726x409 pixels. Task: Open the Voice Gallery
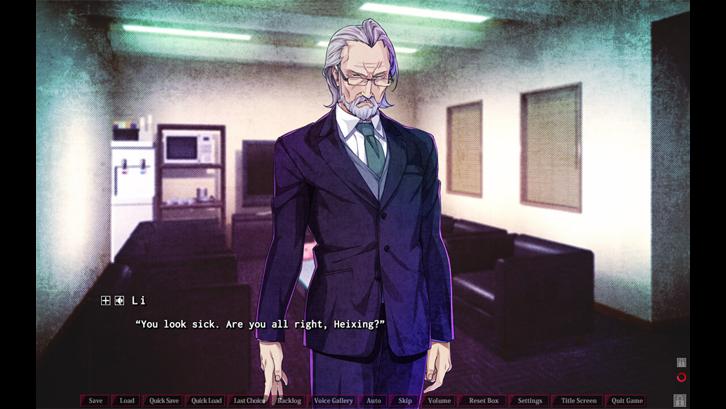tap(333, 401)
